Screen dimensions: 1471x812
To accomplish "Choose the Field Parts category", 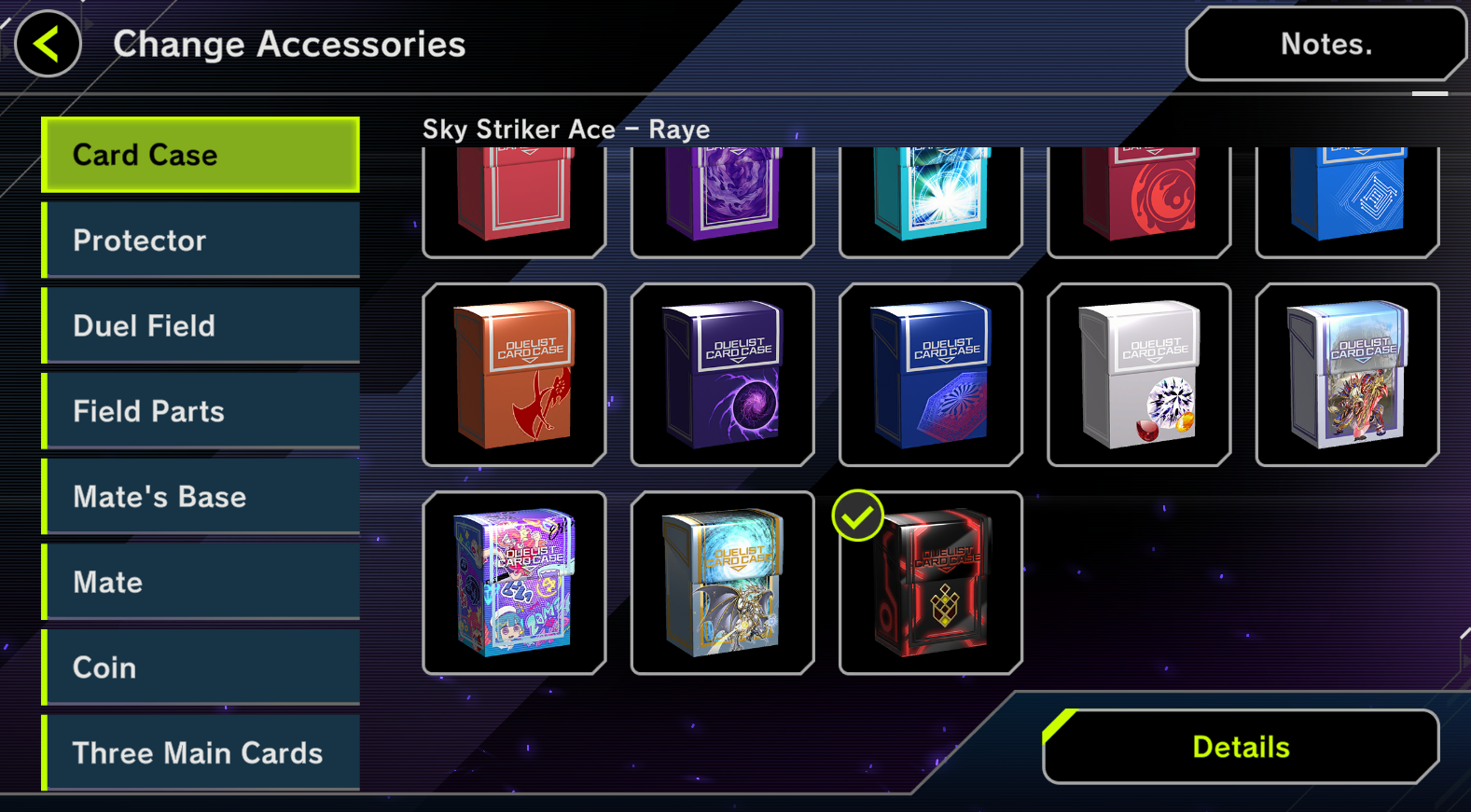I will pos(201,411).
